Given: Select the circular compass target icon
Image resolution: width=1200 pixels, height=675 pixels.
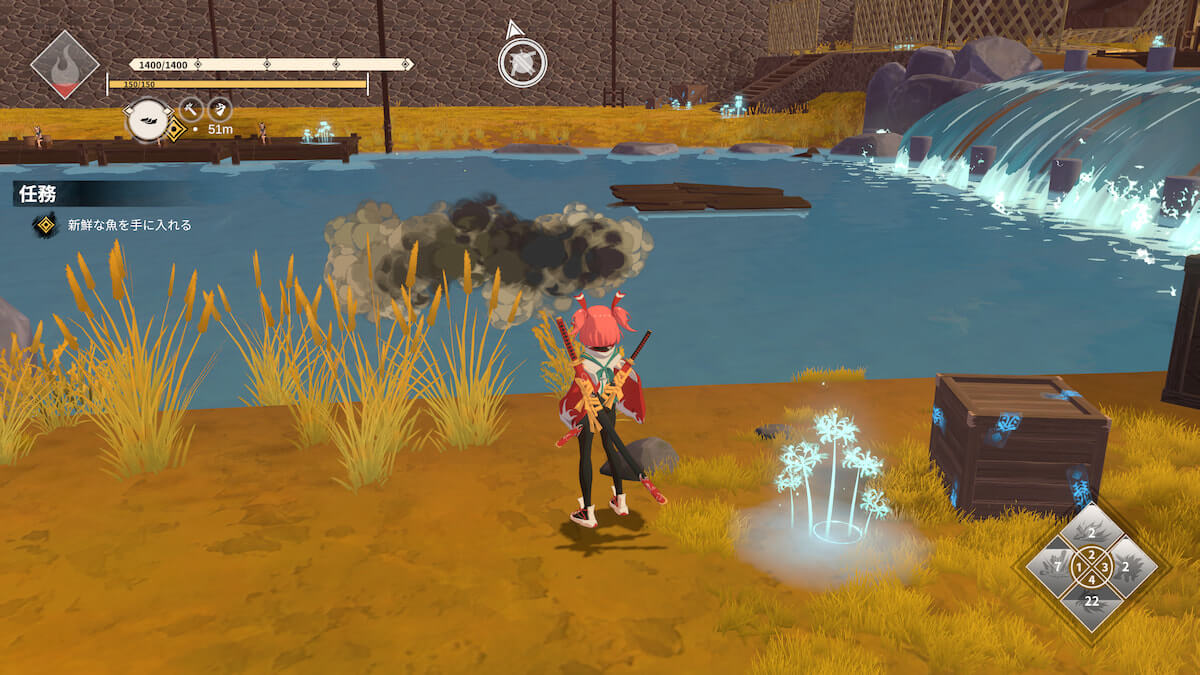Looking at the screenshot, I should point(522,62).
